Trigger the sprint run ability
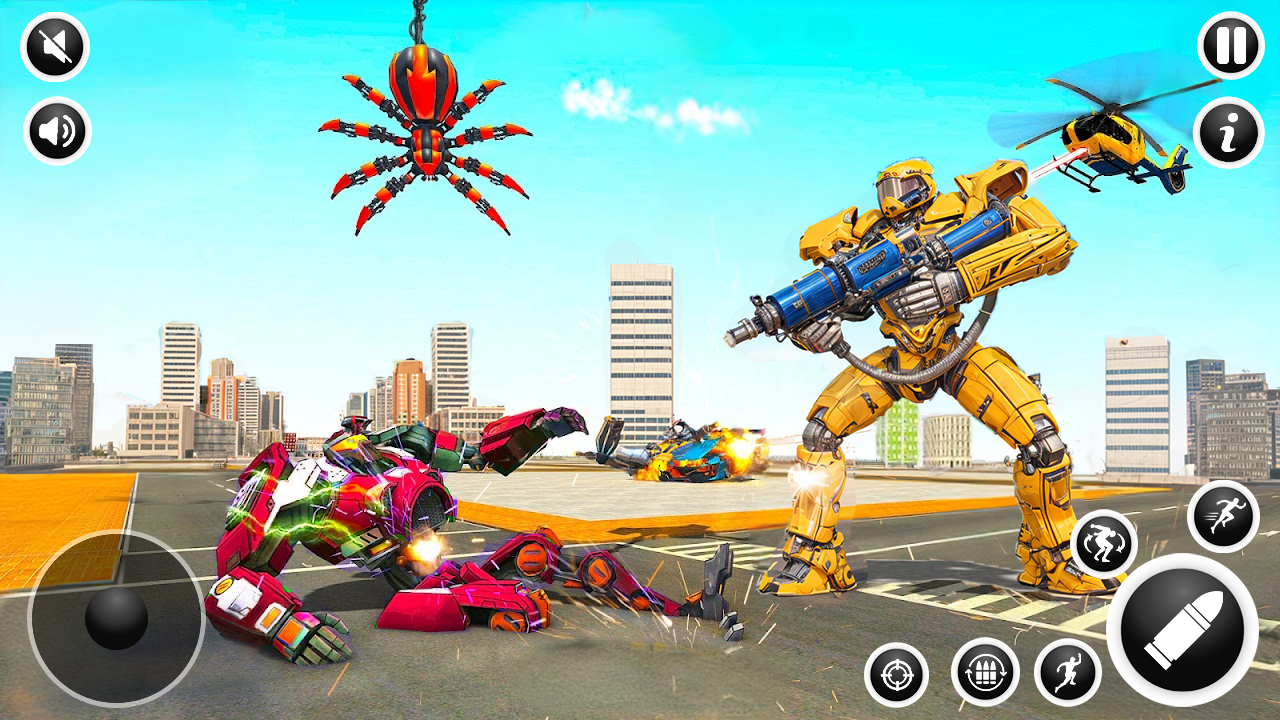Screen dimensions: 1280x720 tap(1225, 515)
